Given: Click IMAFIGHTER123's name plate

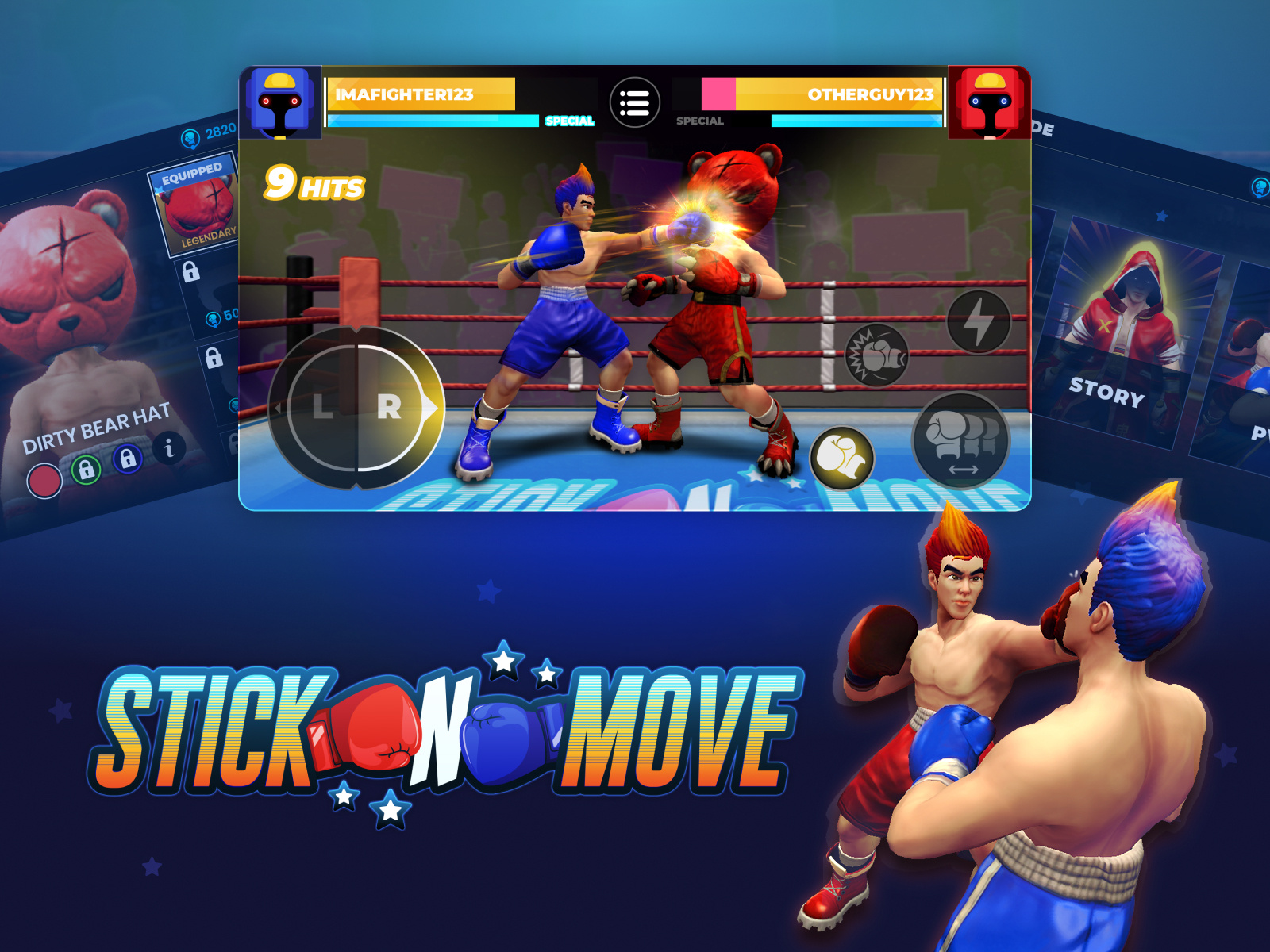Looking at the screenshot, I should point(421,93).
